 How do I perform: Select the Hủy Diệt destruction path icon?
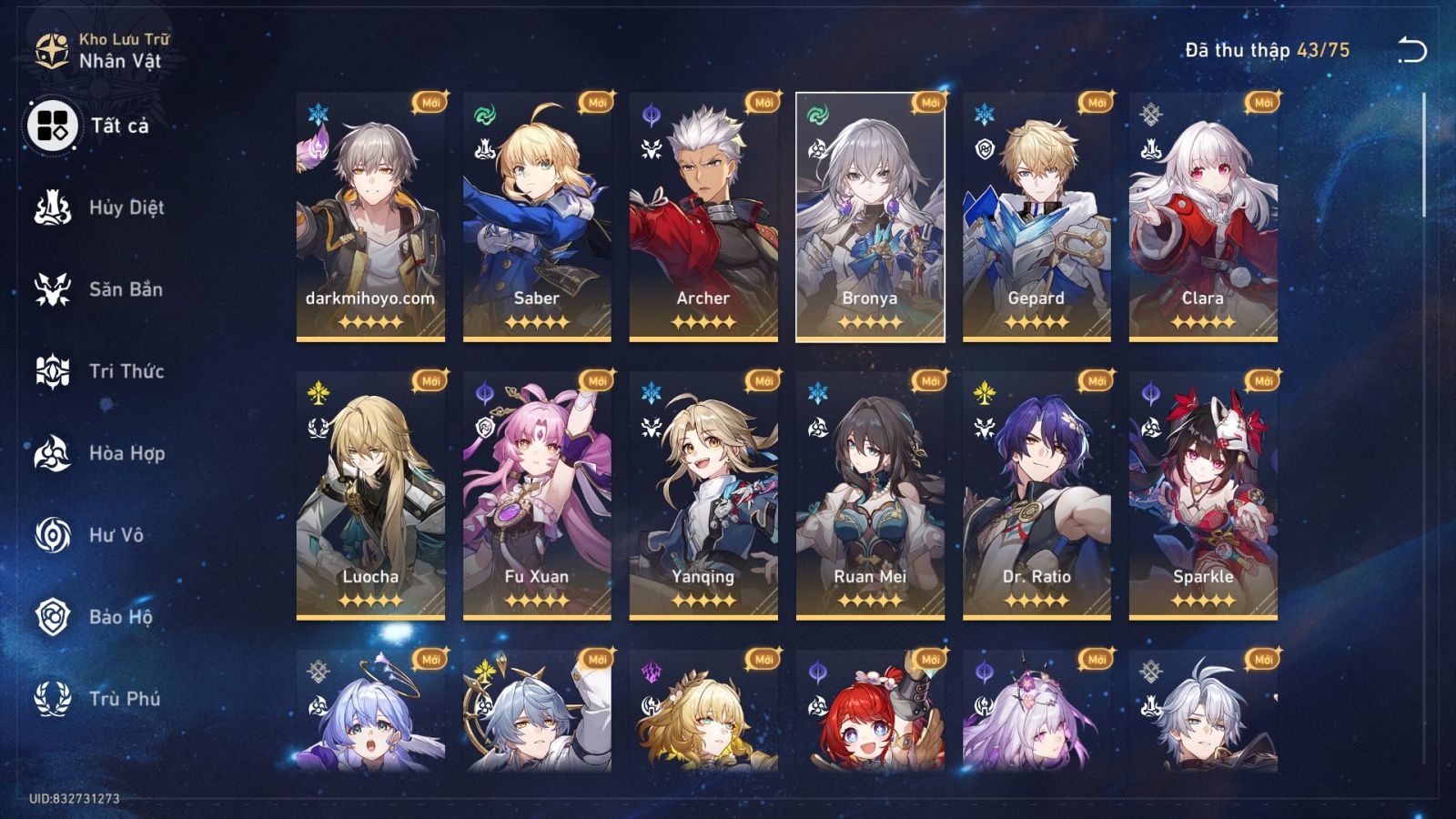[x=55, y=207]
